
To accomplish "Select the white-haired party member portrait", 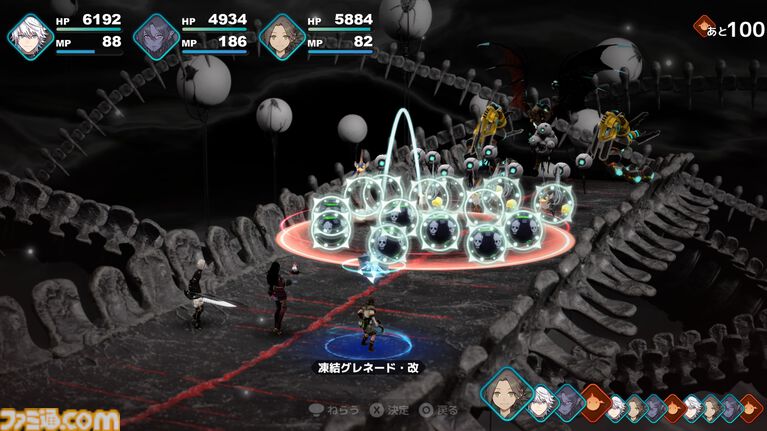I will [x=29, y=38].
